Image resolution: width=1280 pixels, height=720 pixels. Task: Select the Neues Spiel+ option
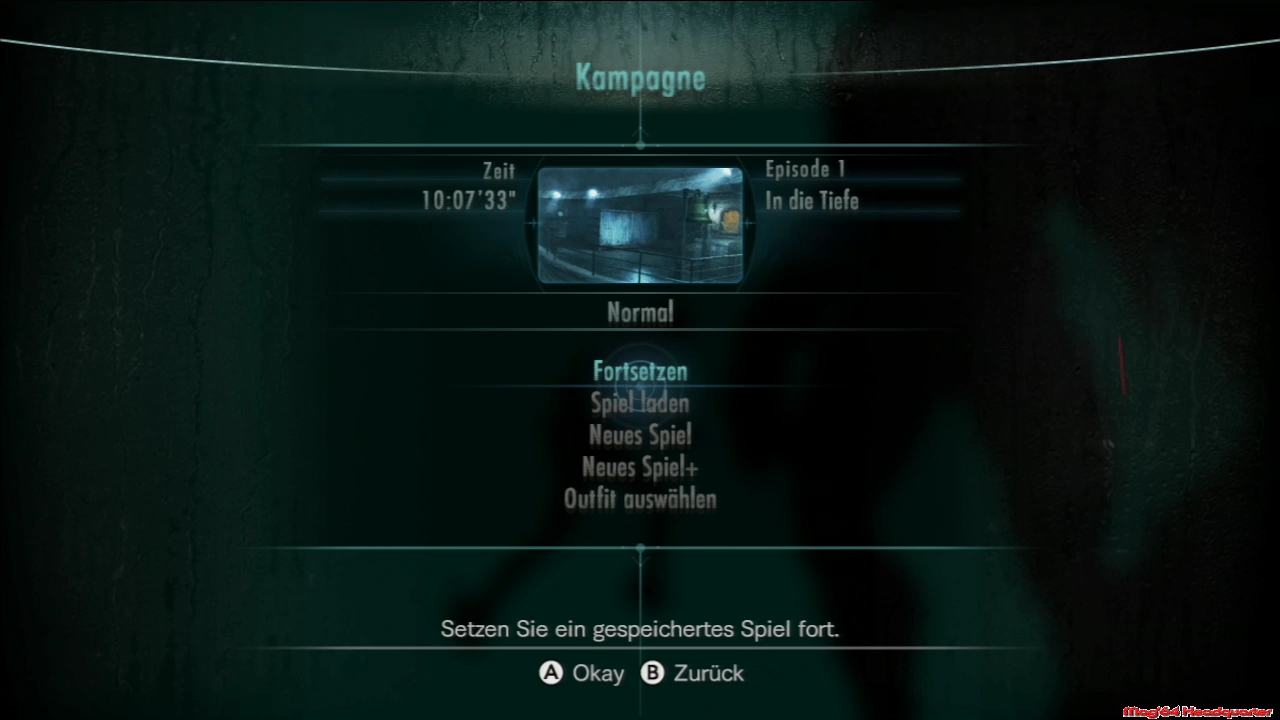pos(640,467)
